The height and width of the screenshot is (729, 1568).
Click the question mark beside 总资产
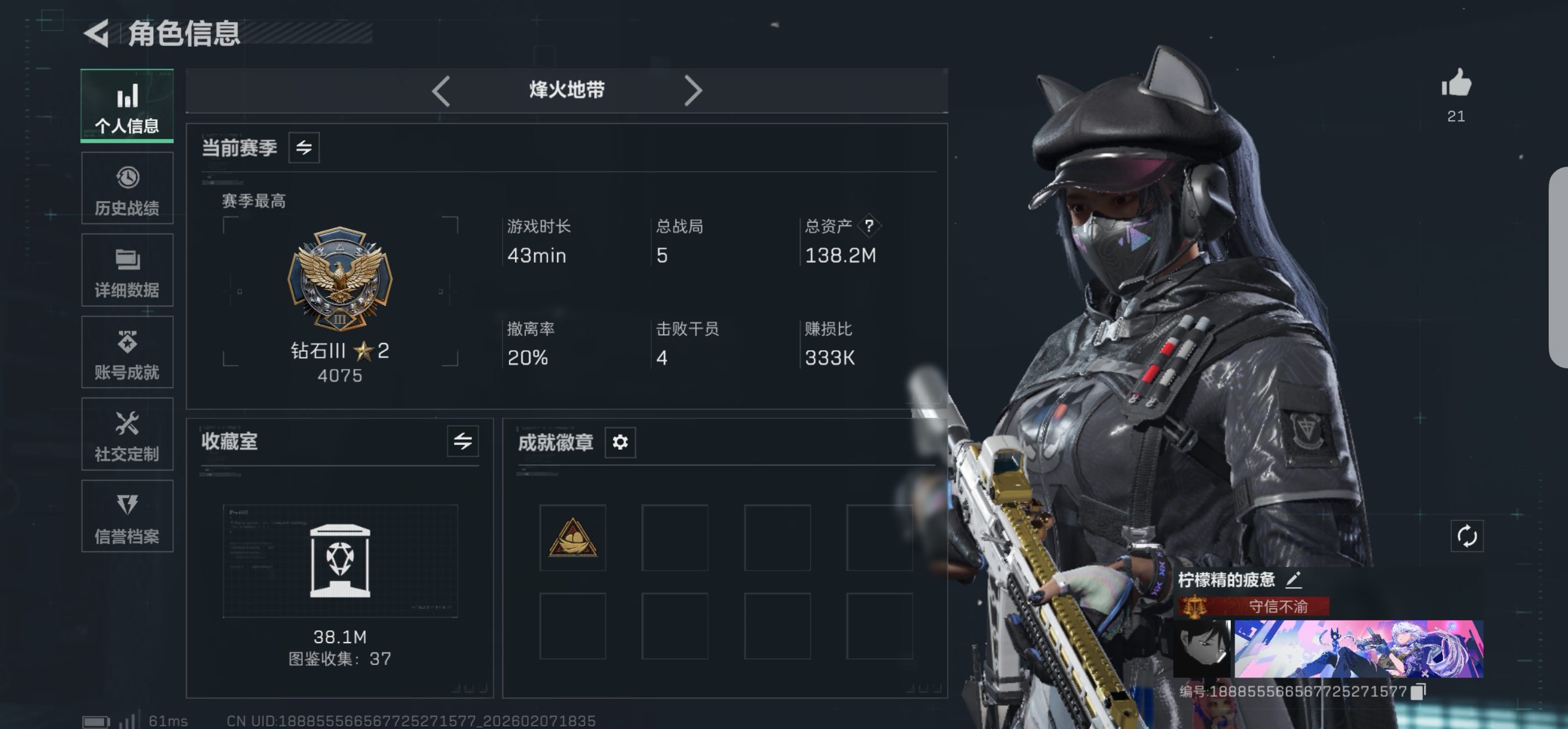tap(869, 226)
